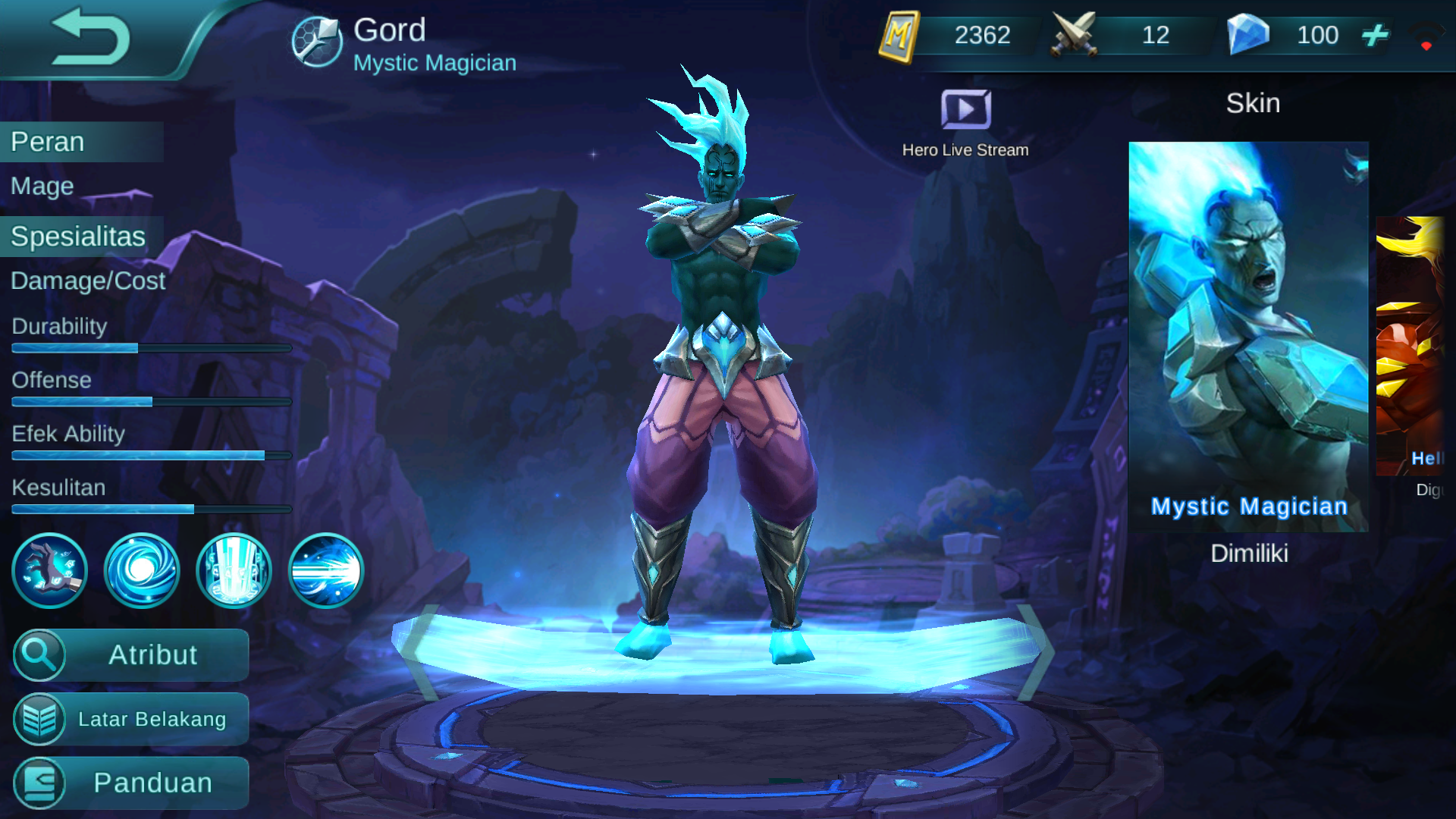Open the Atribut panel

[130, 655]
